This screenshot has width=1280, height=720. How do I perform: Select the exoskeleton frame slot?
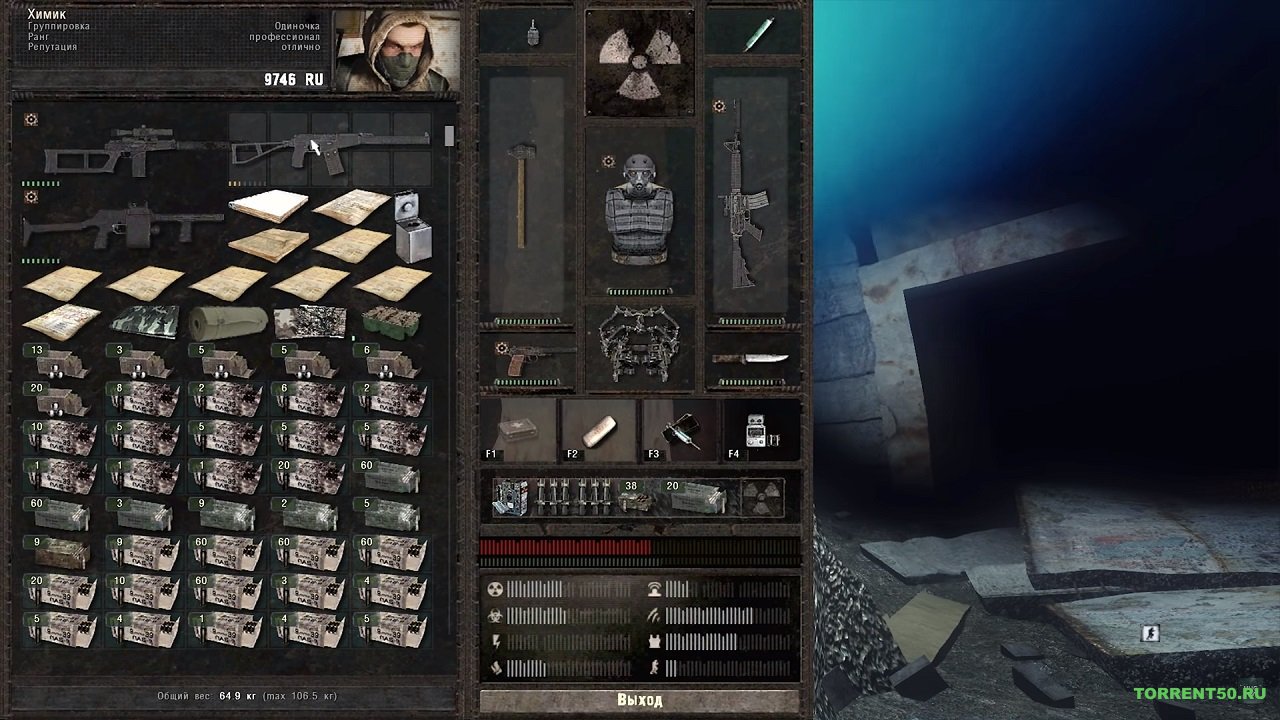[x=639, y=345]
